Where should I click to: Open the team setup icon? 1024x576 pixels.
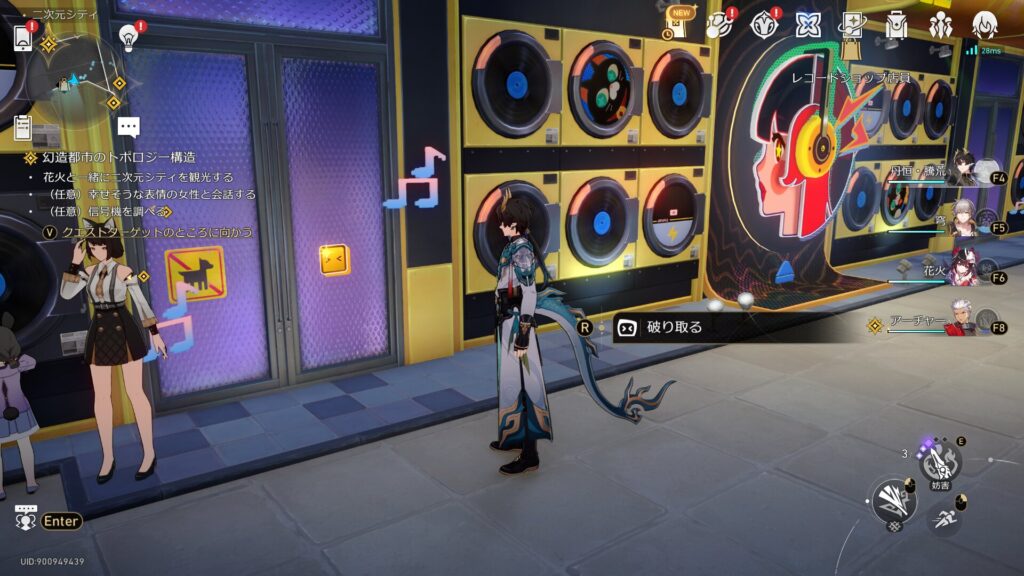click(940, 25)
